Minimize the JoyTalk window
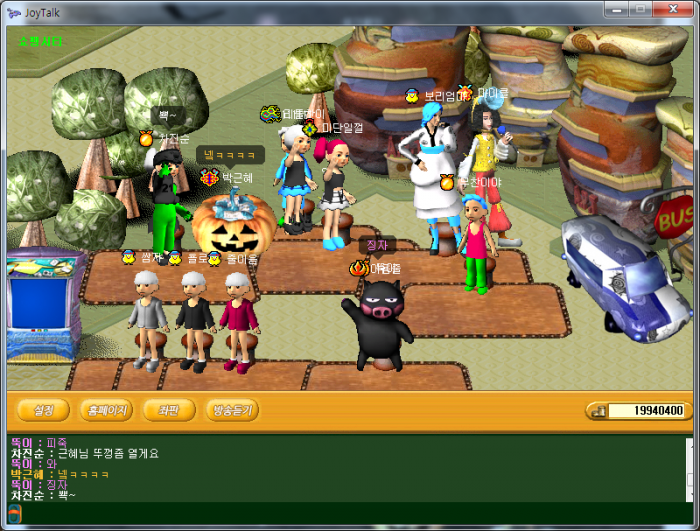This screenshot has height=531, width=700. point(613,9)
